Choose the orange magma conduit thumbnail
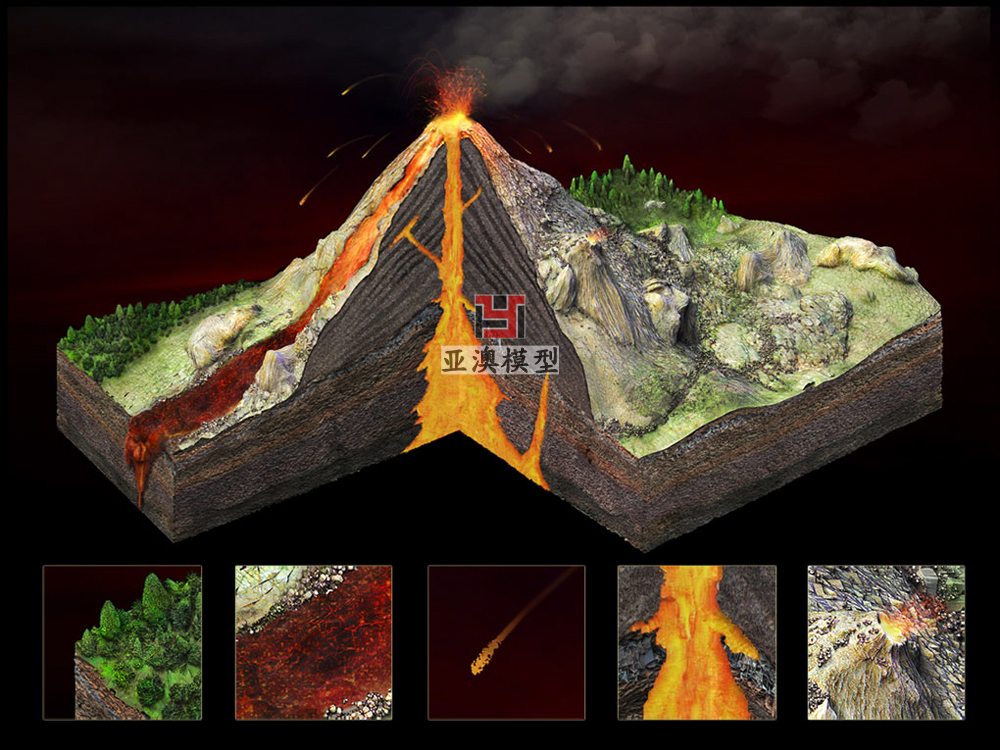1000x750 pixels. tap(696, 642)
